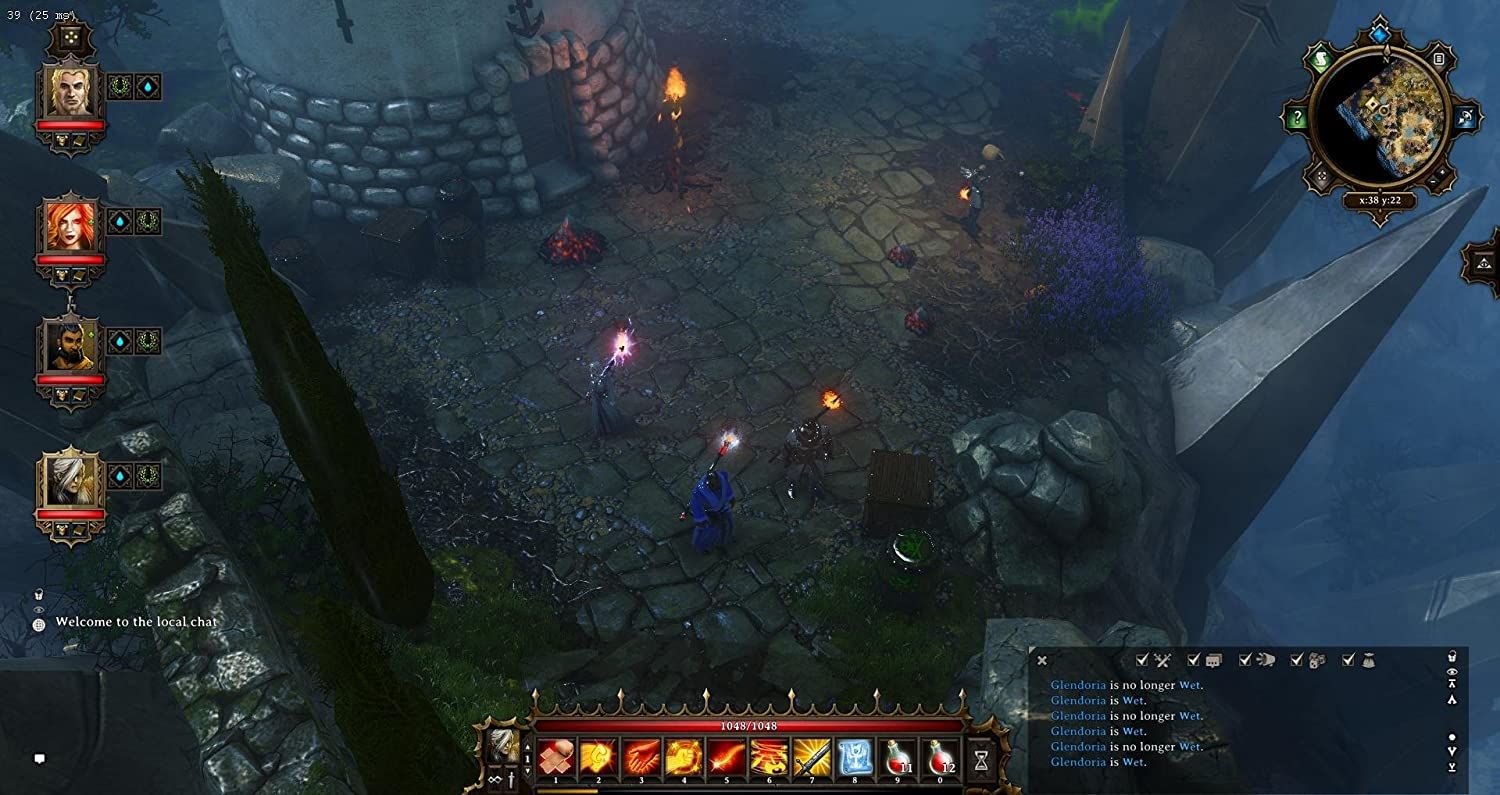The image size is (1500, 795).
Task: Select the bearded companion portrait
Action: pos(71,346)
